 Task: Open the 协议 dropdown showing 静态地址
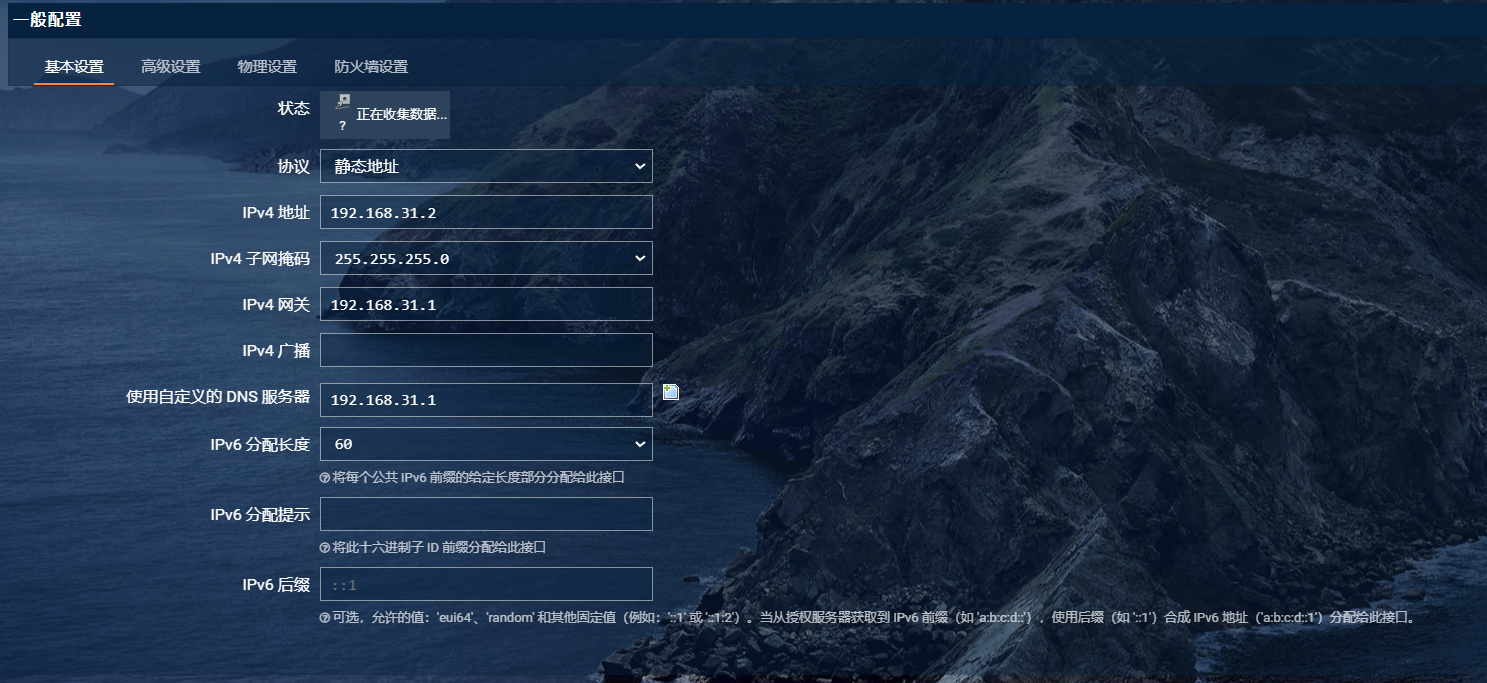click(x=486, y=167)
